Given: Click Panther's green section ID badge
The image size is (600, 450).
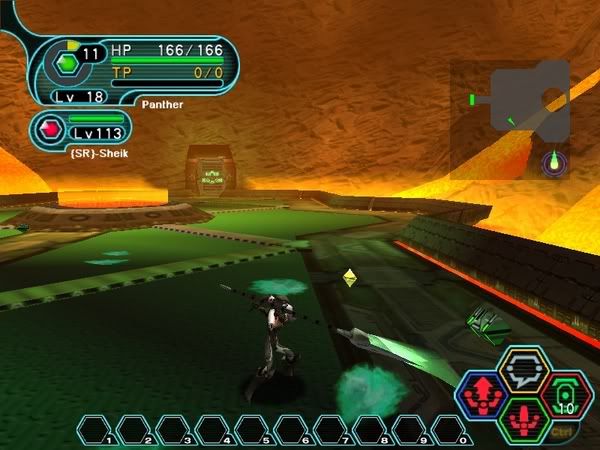Looking at the screenshot, I should point(67,62).
